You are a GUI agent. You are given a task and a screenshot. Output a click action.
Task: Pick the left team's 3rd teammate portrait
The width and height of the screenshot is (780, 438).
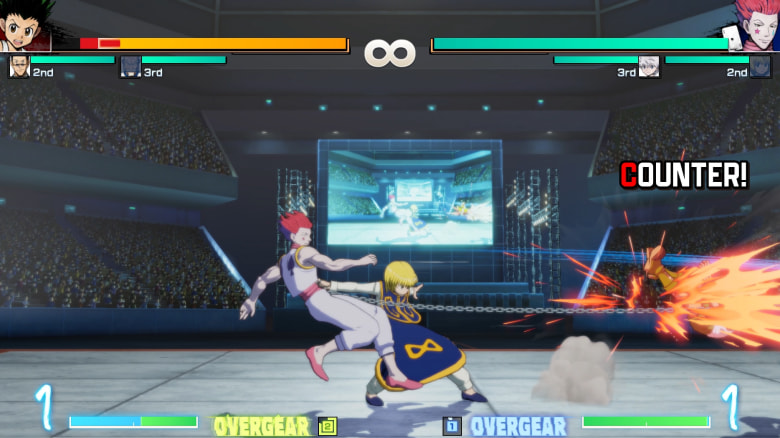click(x=130, y=67)
